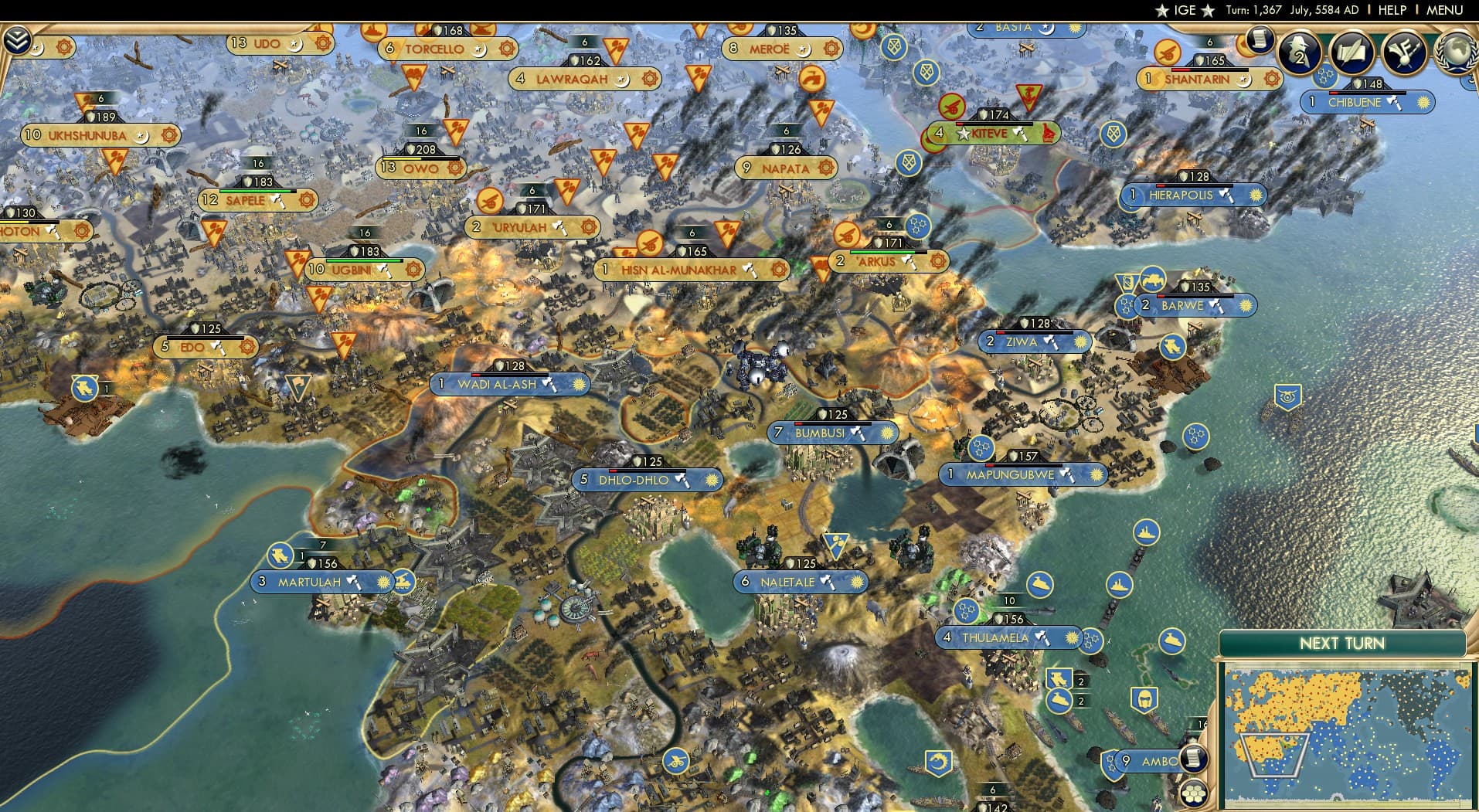Click the crescent religion icon on UDO's banner
The width and height of the screenshot is (1479, 812).
[x=296, y=45]
